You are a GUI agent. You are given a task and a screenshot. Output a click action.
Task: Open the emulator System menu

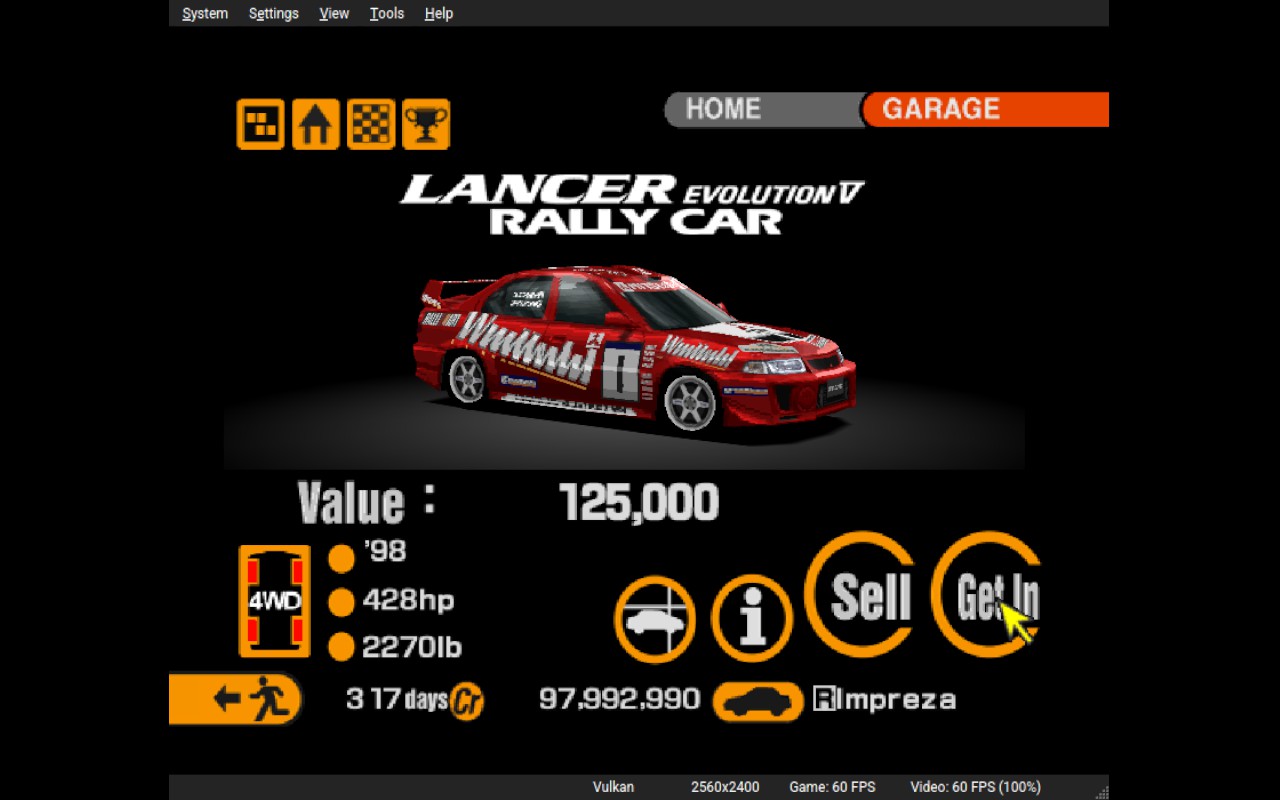pyautogui.click(x=205, y=13)
